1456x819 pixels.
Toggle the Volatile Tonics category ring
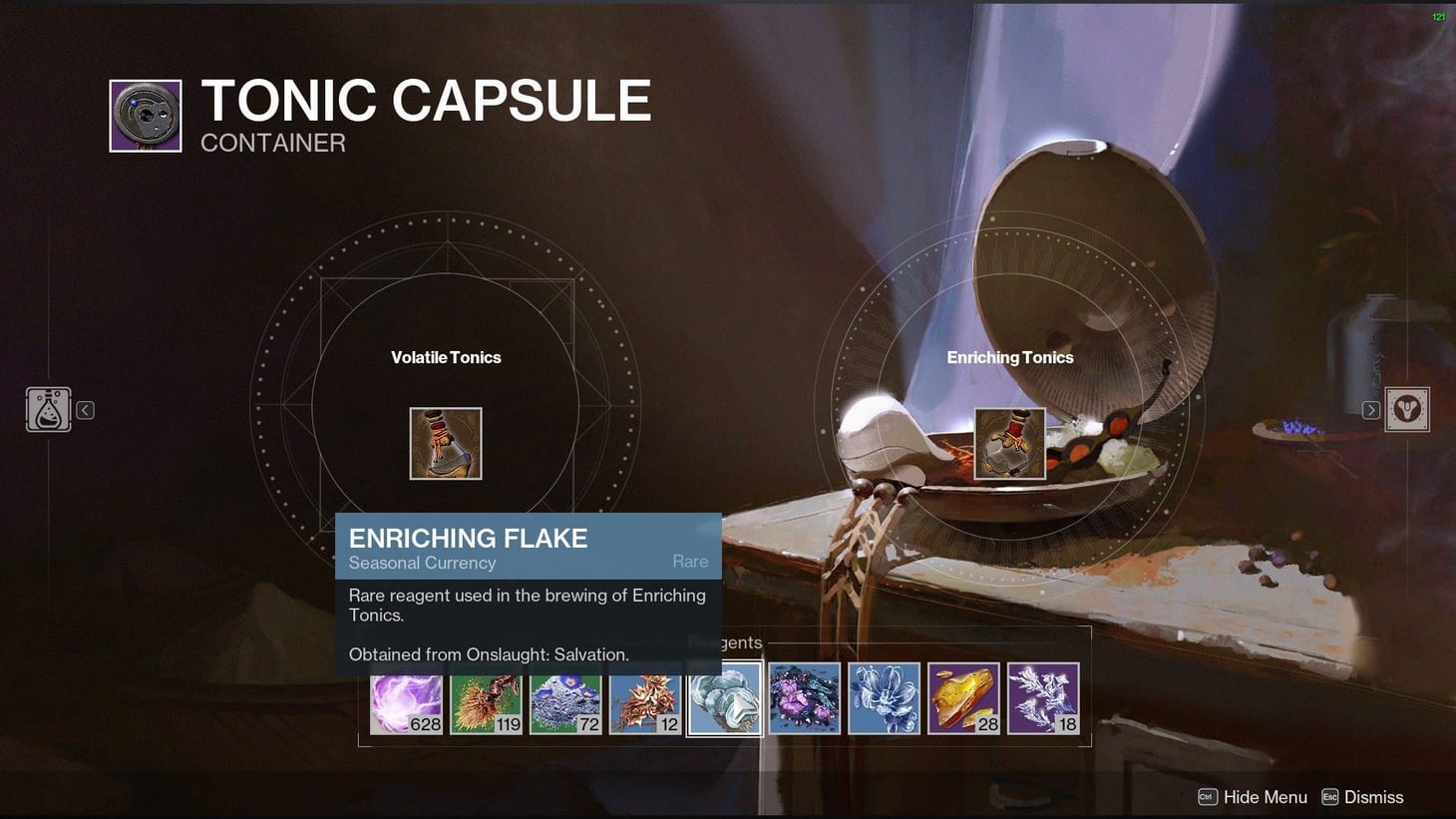446,356
